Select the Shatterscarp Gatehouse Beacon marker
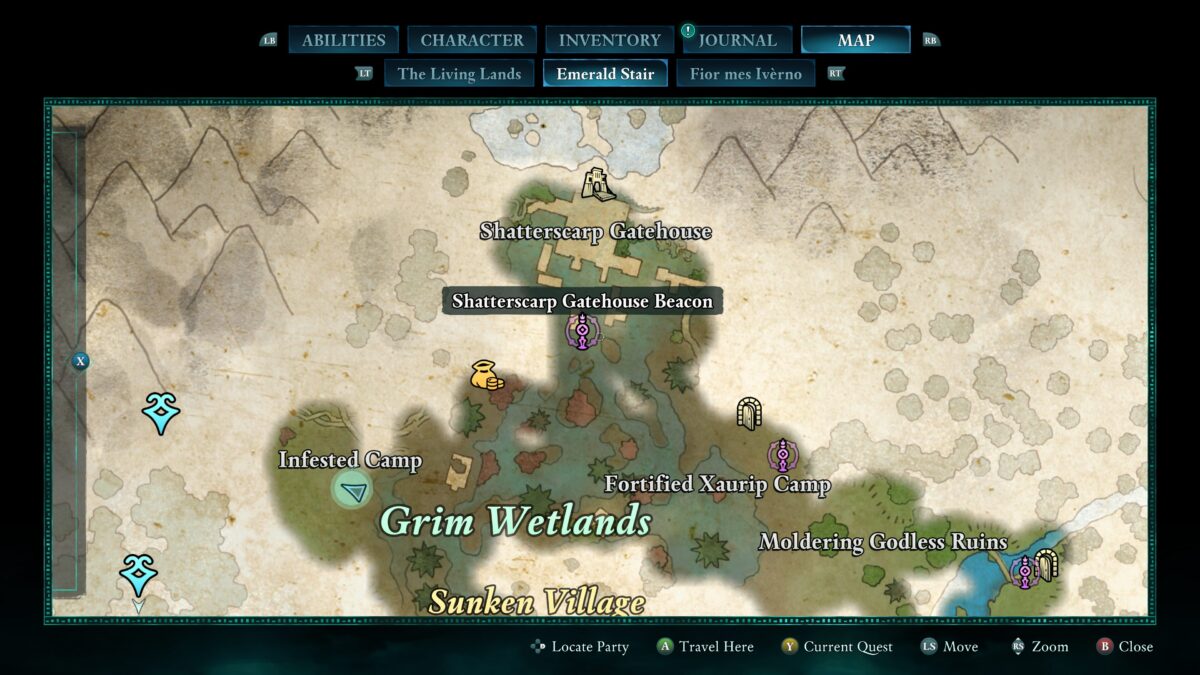The image size is (1200, 675). pyautogui.click(x=582, y=331)
